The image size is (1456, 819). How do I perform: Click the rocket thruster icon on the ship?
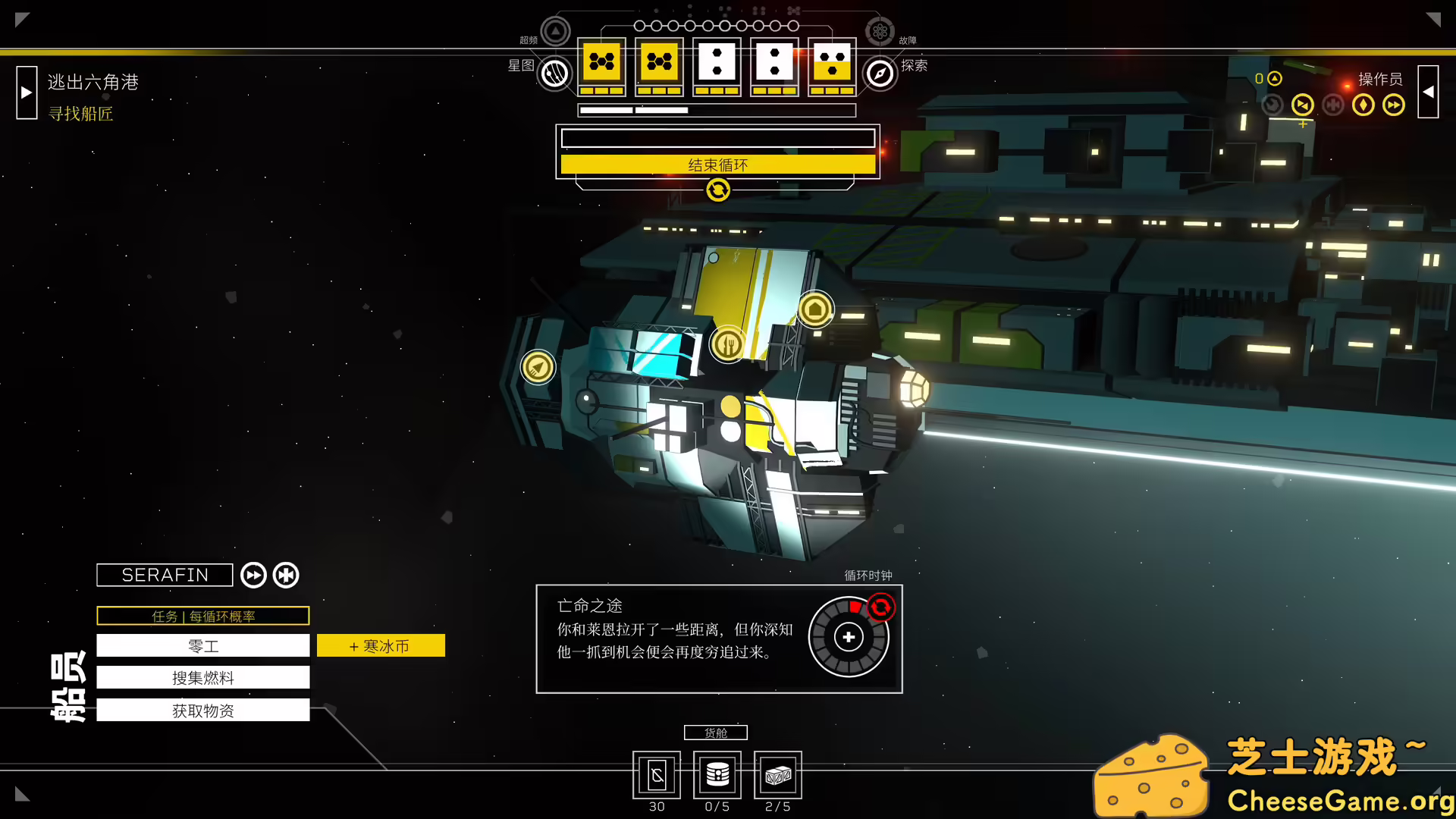(x=538, y=367)
